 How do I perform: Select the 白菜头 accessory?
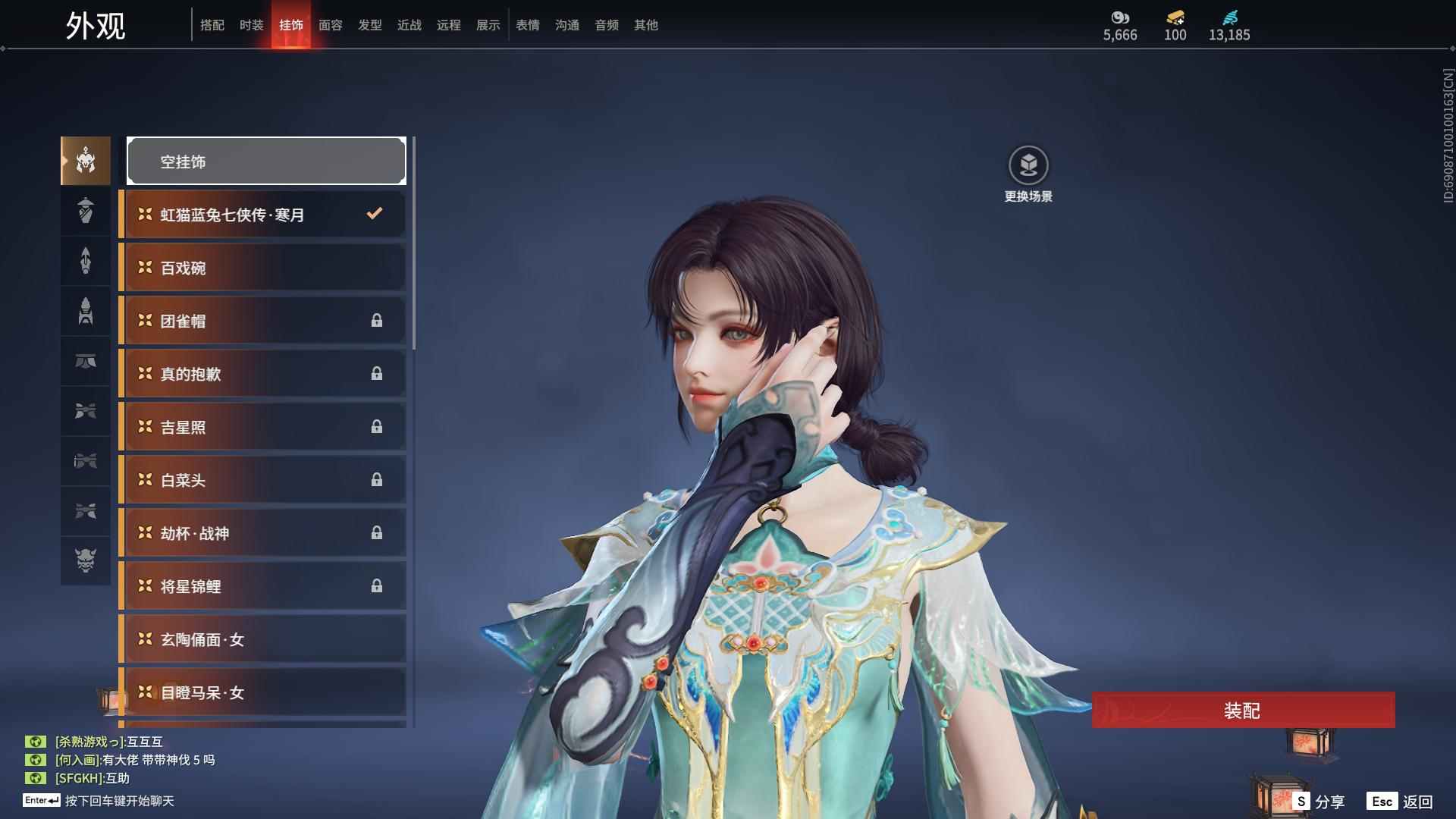(x=263, y=480)
